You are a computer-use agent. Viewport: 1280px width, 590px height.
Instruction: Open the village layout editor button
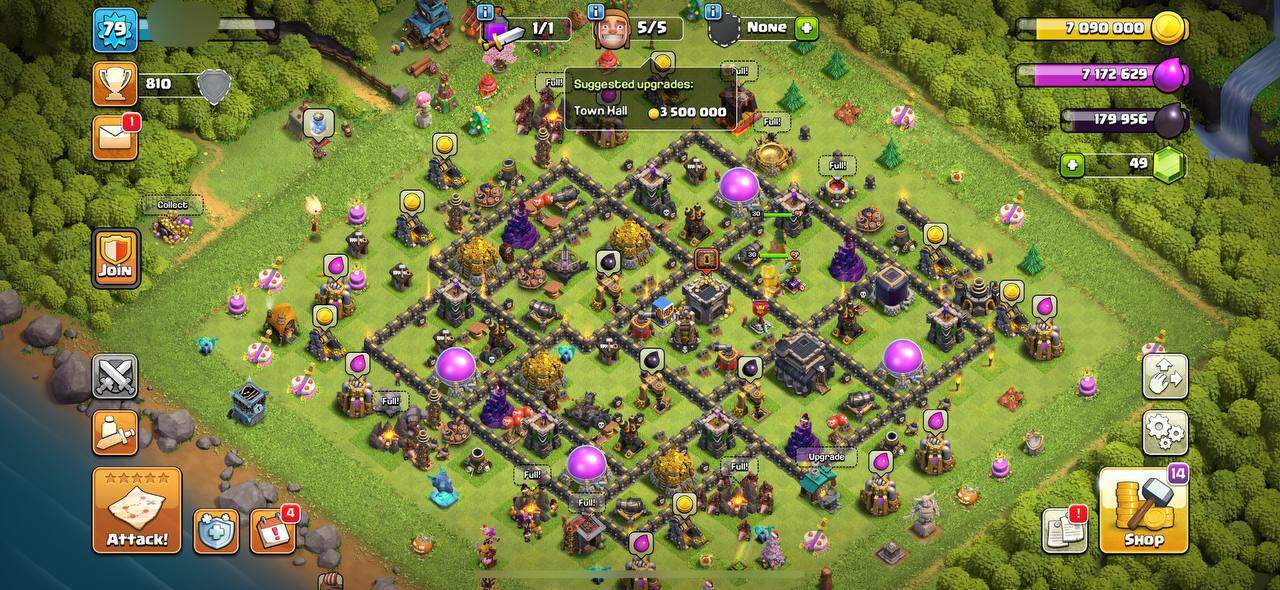coord(1165,376)
